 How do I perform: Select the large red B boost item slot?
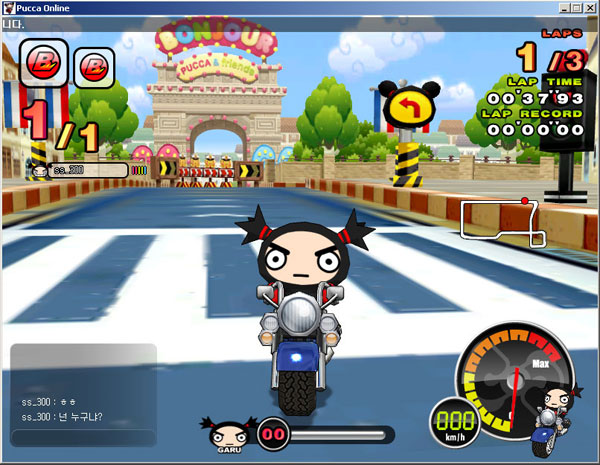[44, 62]
